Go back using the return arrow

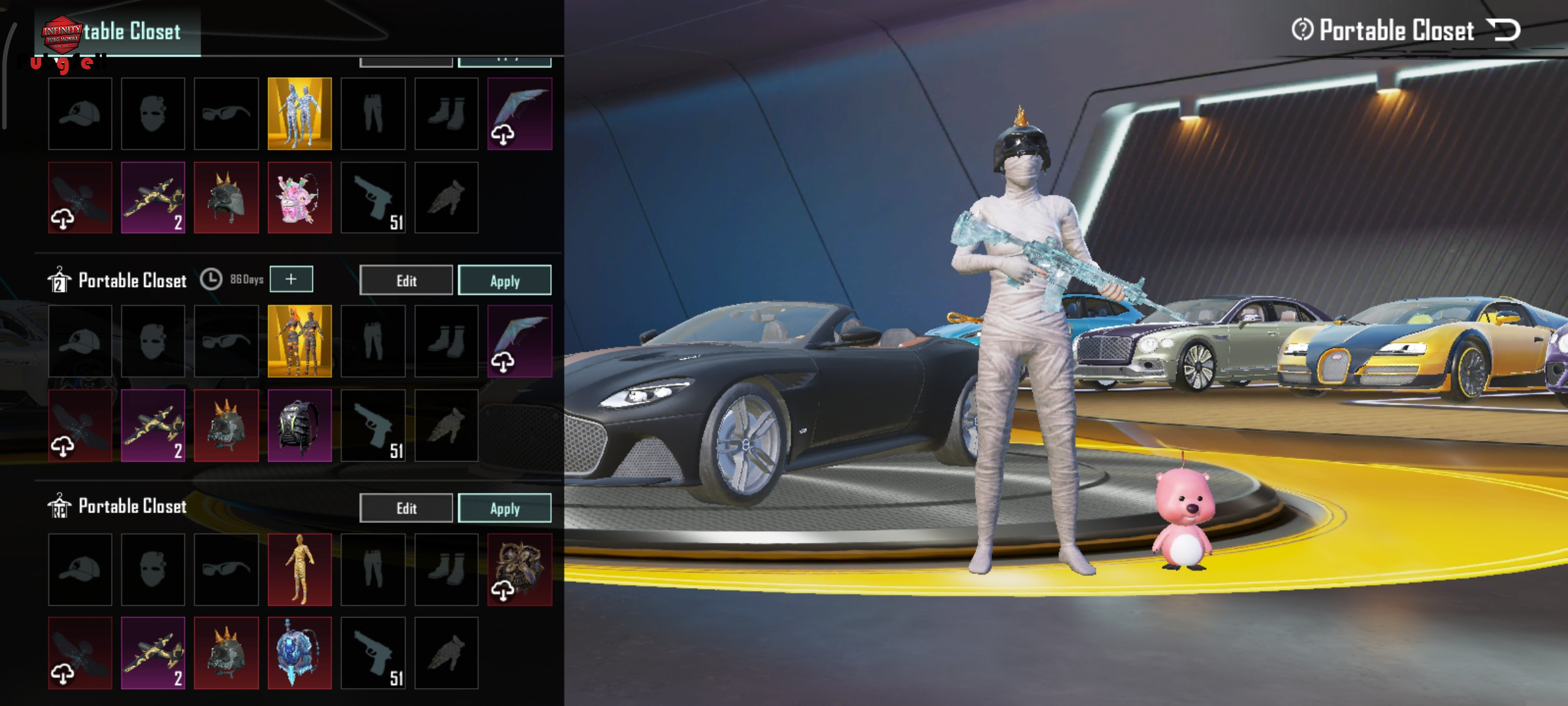pyautogui.click(x=1504, y=30)
